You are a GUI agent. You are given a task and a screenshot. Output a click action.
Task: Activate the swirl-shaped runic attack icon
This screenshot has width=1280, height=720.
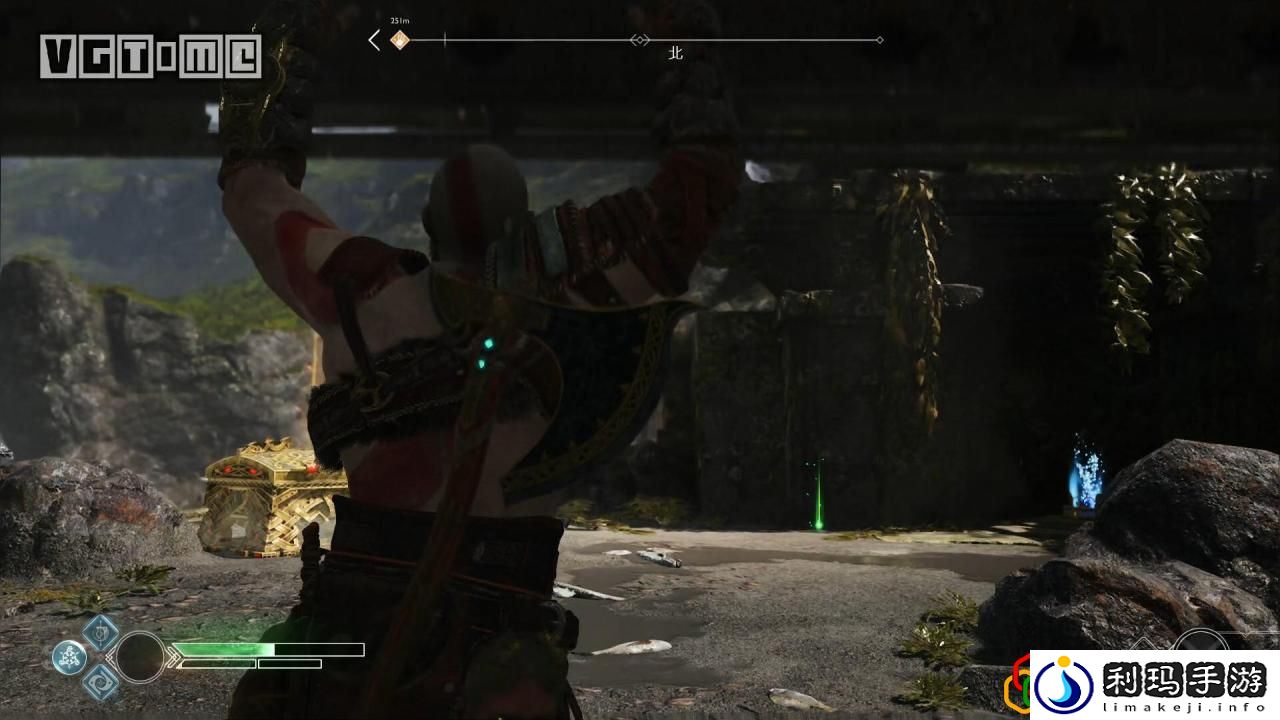pyautogui.click(x=100, y=682)
